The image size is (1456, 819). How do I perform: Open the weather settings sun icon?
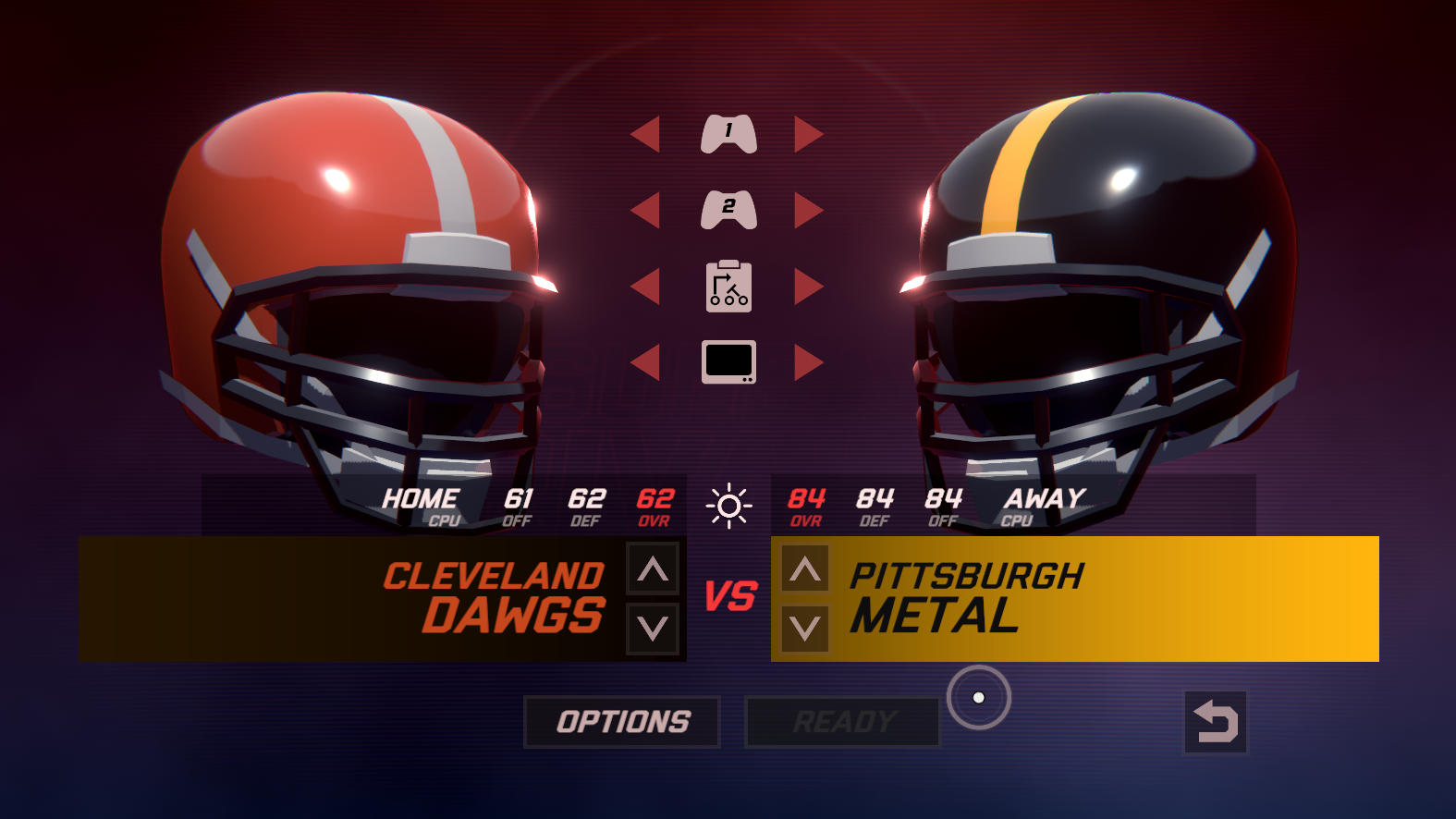click(729, 505)
